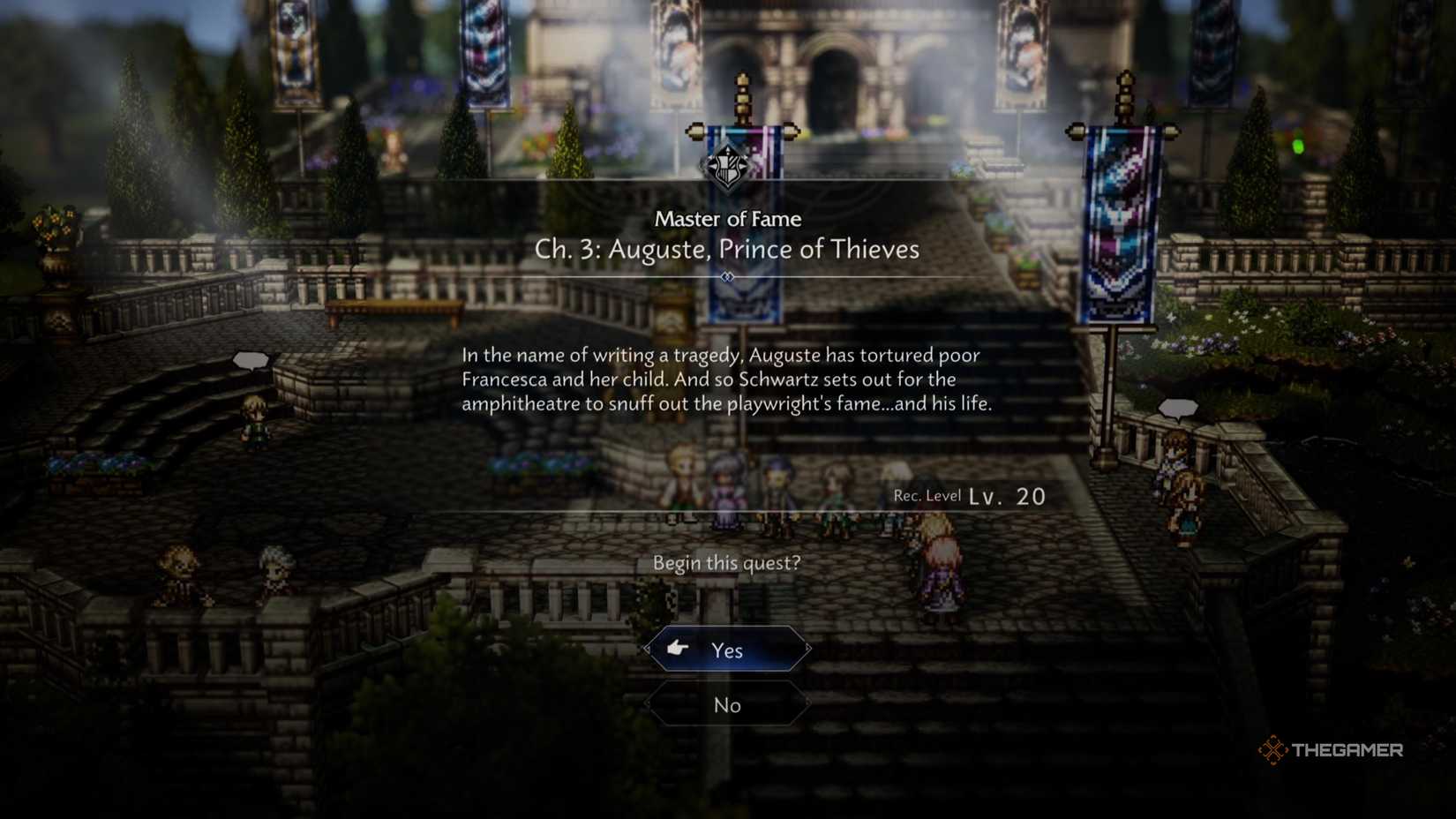Click the diamond divider below the chapter title
The width and height of the screenshot is (1456, 819).
tap(727, 276)
